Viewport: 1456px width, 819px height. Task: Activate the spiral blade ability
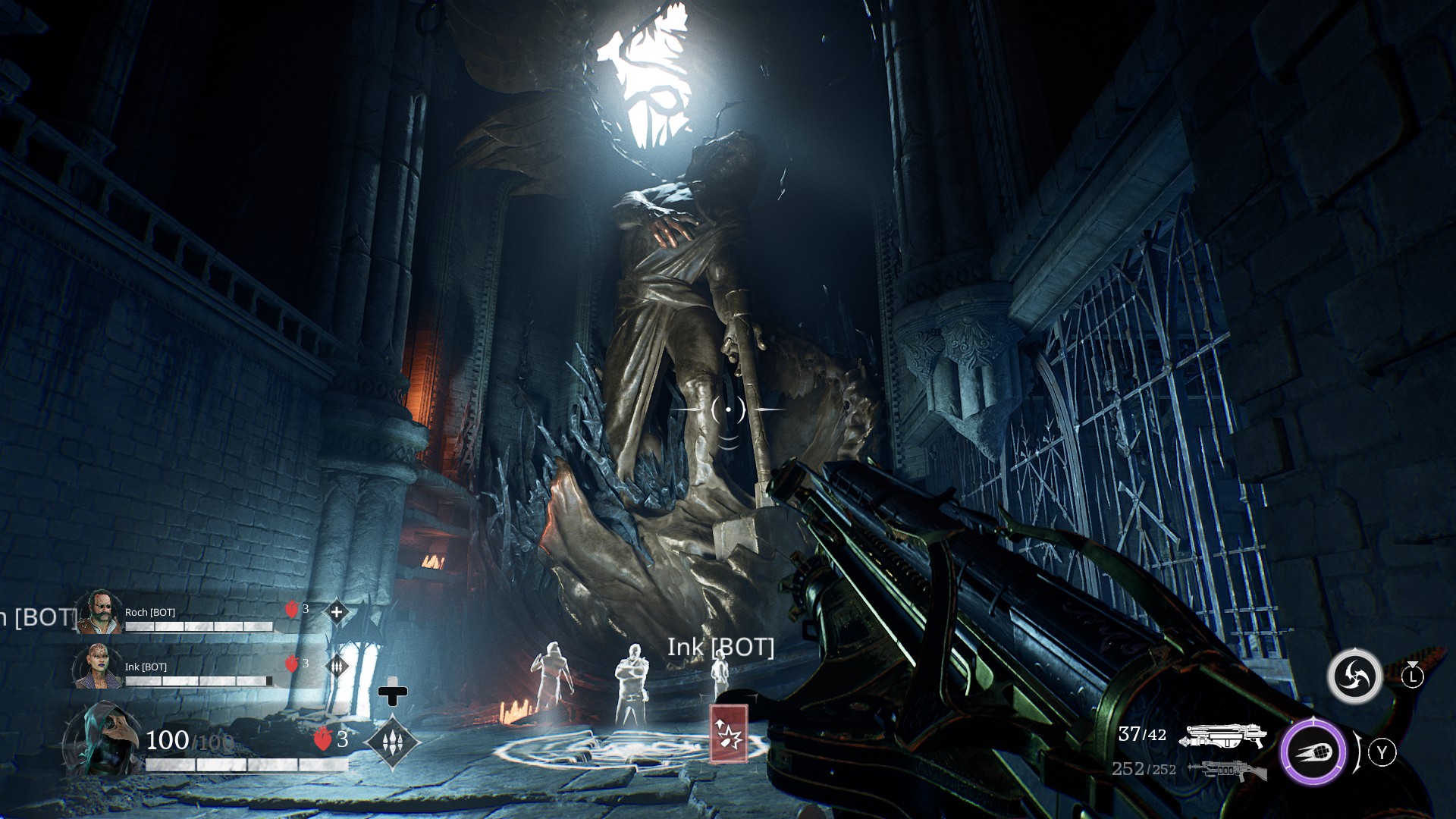click(1354, 676)
